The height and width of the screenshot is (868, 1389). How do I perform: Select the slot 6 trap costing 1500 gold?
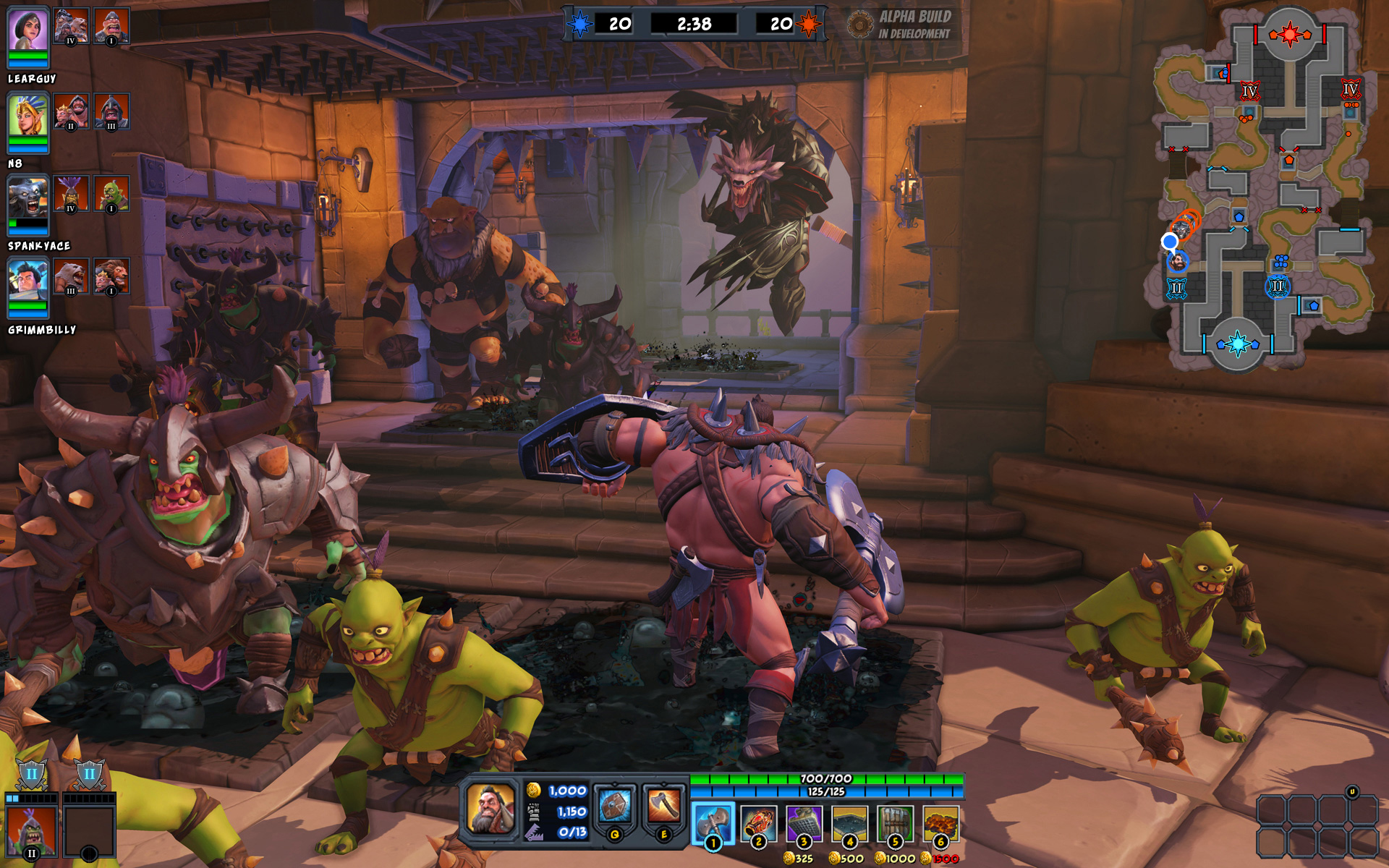[940, 821]
